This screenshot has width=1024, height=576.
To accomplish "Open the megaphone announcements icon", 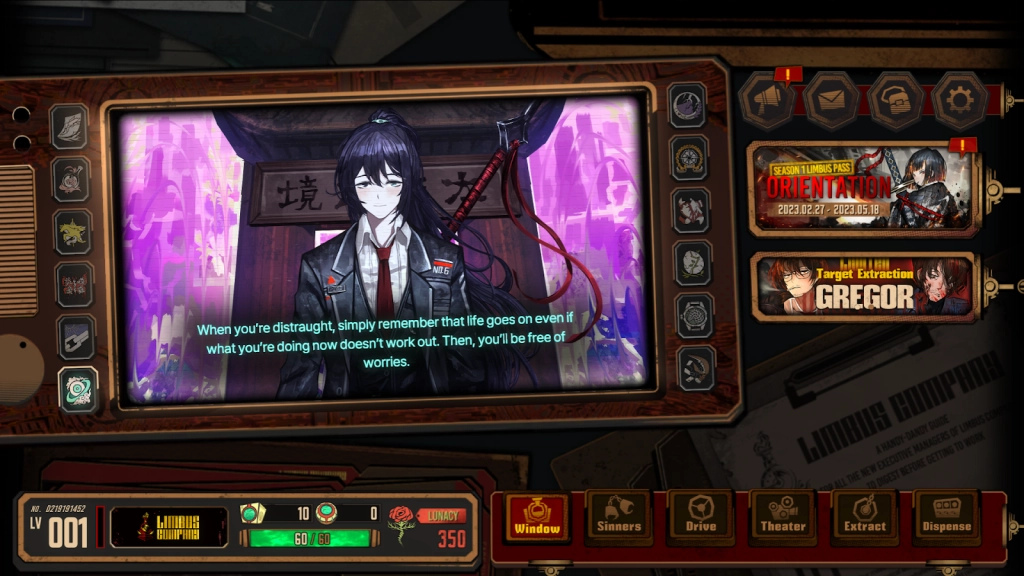I will click(x=767, y=99).
